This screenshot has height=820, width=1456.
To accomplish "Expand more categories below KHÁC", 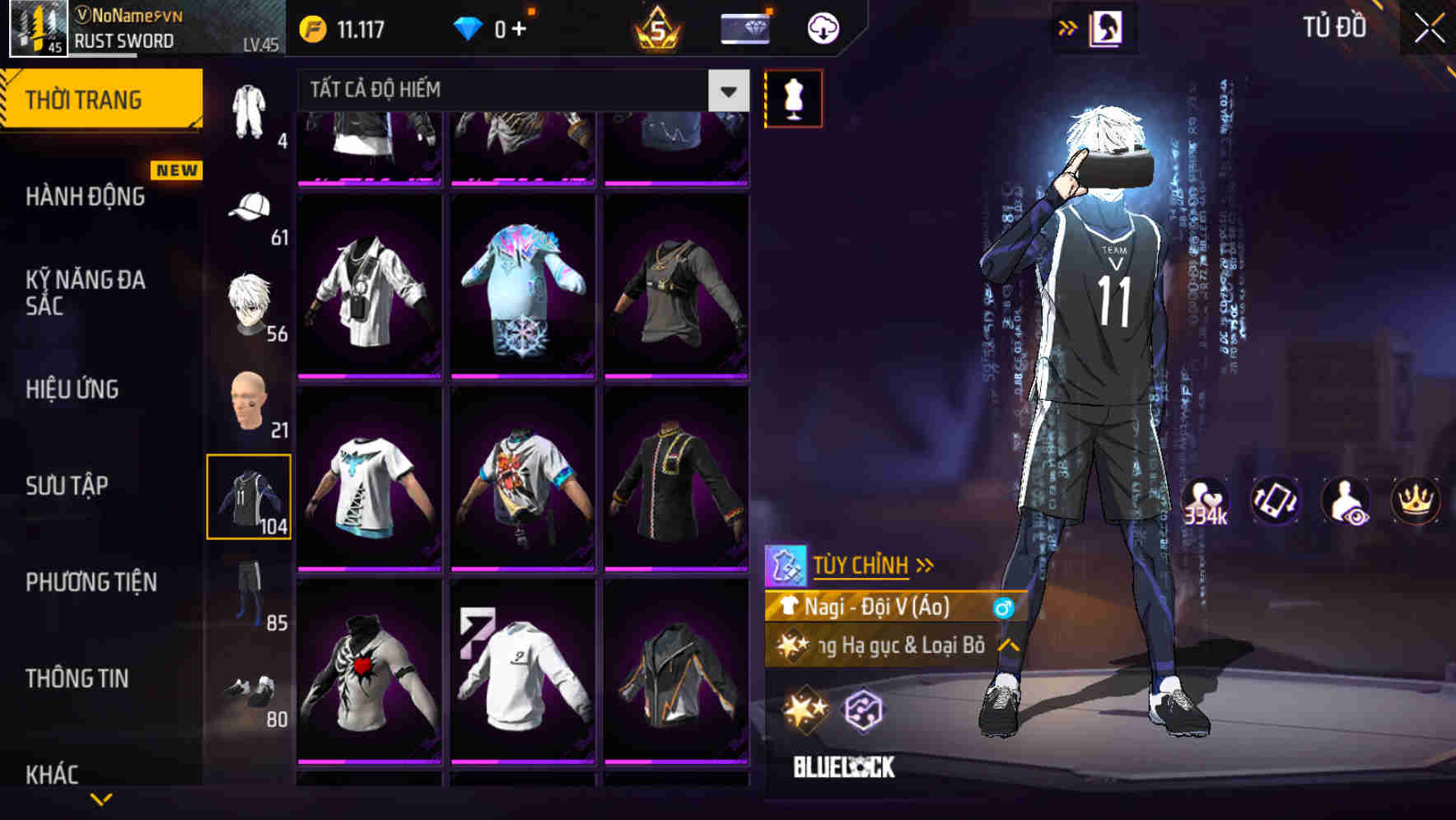I will click(x=100, y=800).
